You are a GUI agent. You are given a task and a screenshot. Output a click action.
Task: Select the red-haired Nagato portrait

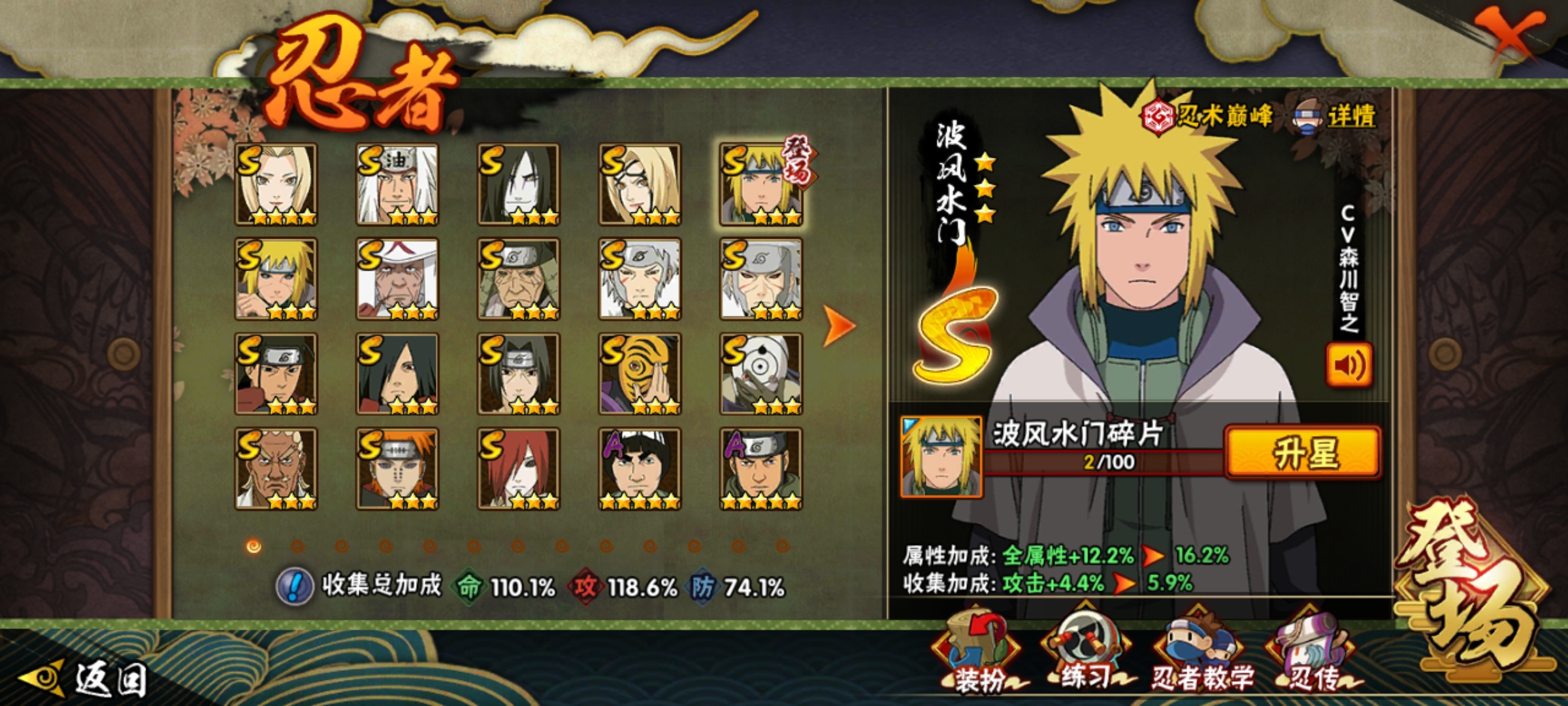click(519, 469)
